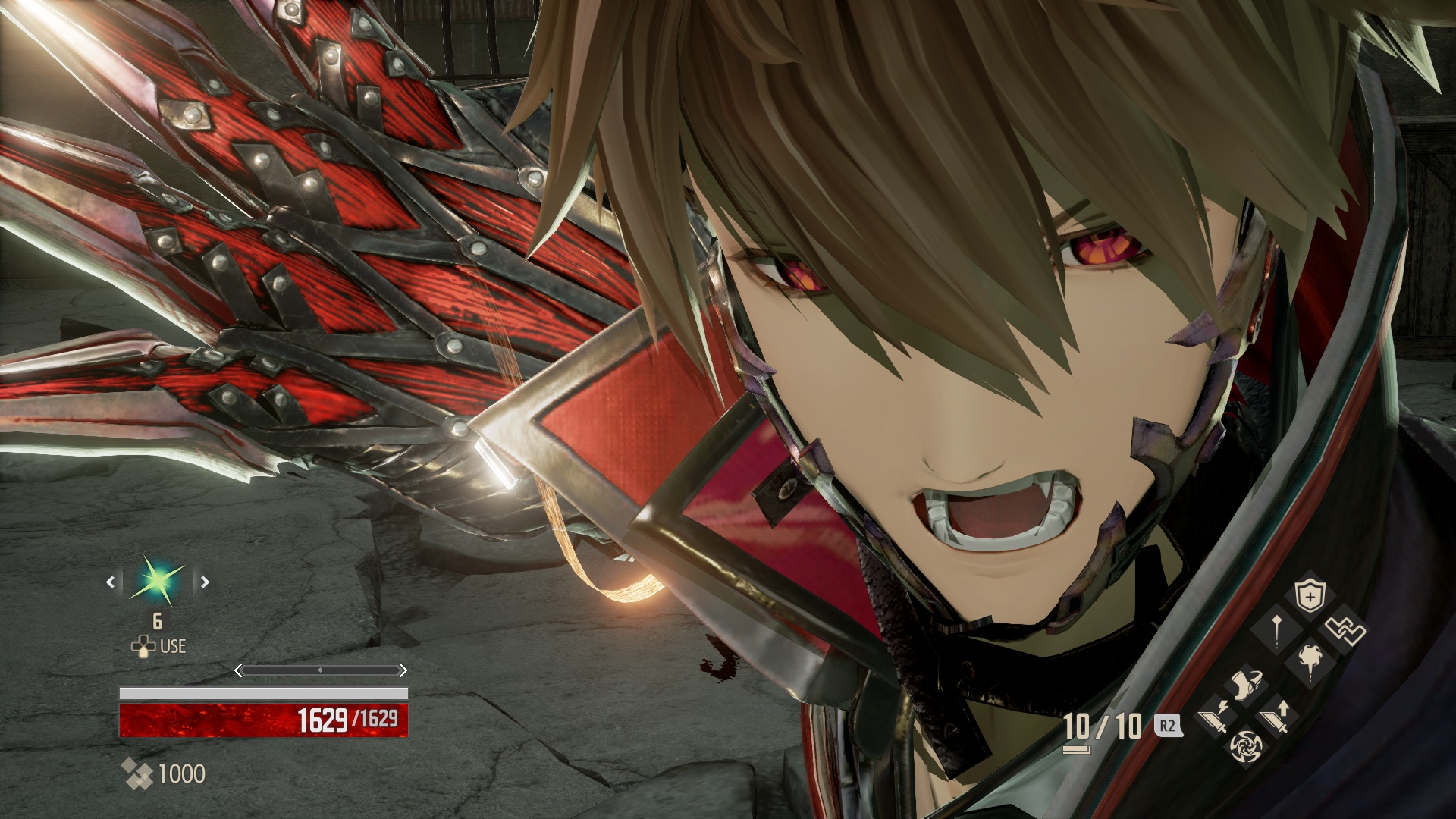
Task: Activate the smoke plume Gift skill
Action: tap(1309, 665)
